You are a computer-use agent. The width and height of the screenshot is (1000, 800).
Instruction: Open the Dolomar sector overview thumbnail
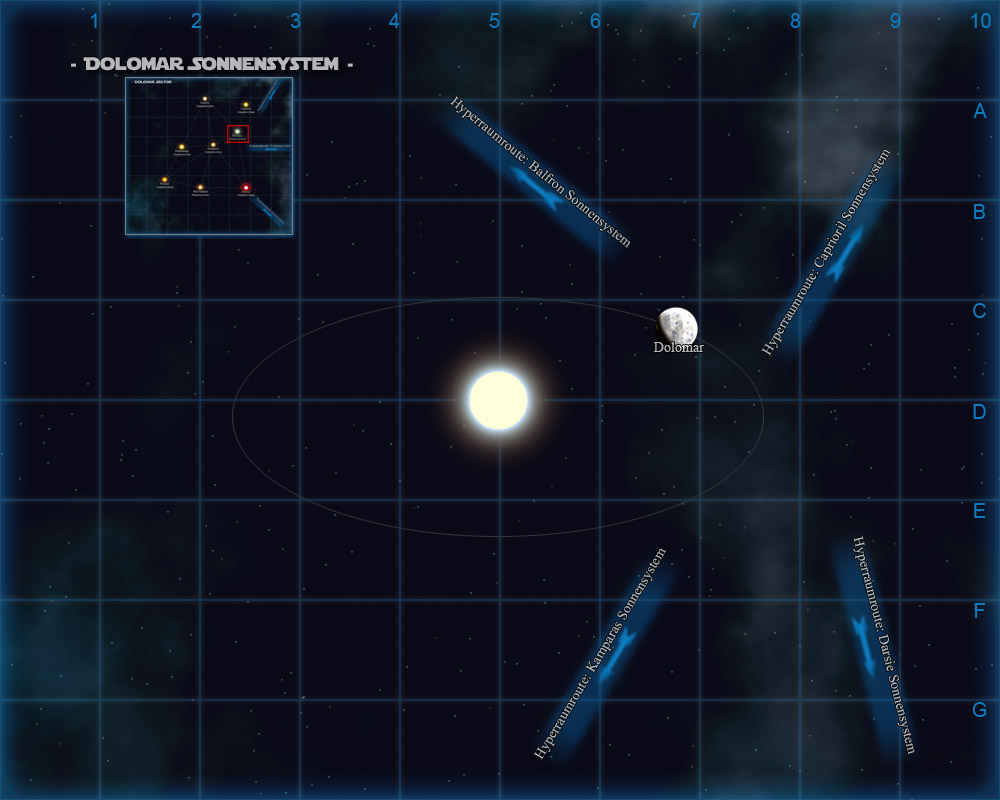[x=209, y=156]
